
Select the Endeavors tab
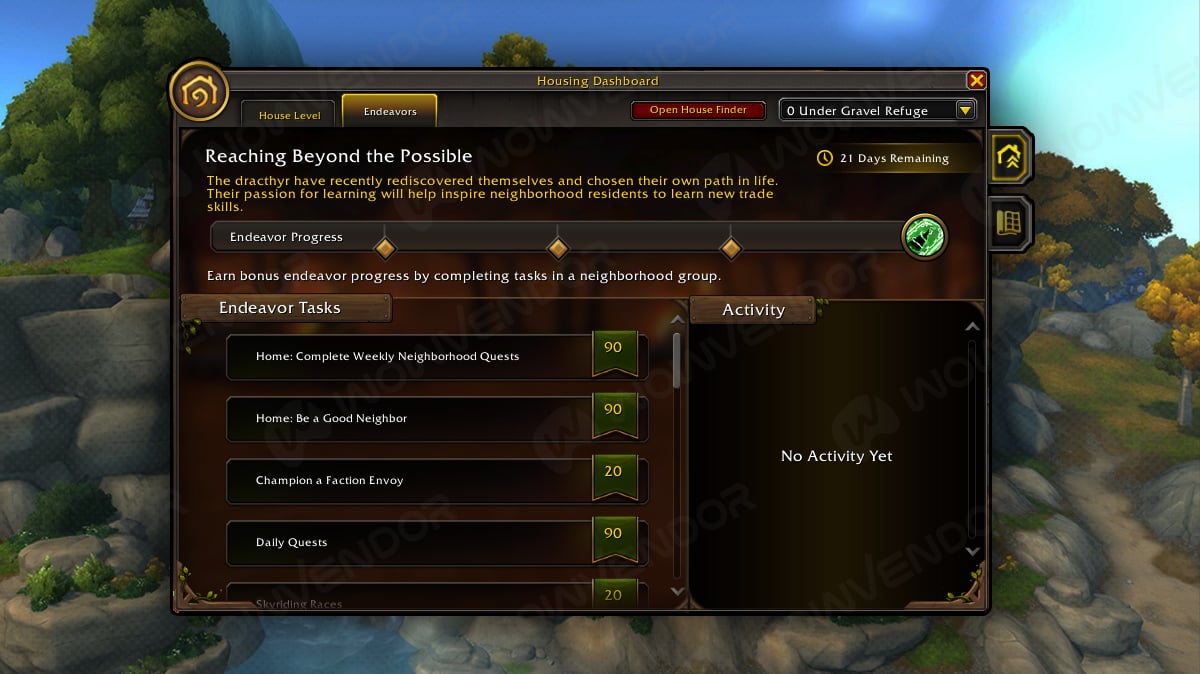[390, 112]
